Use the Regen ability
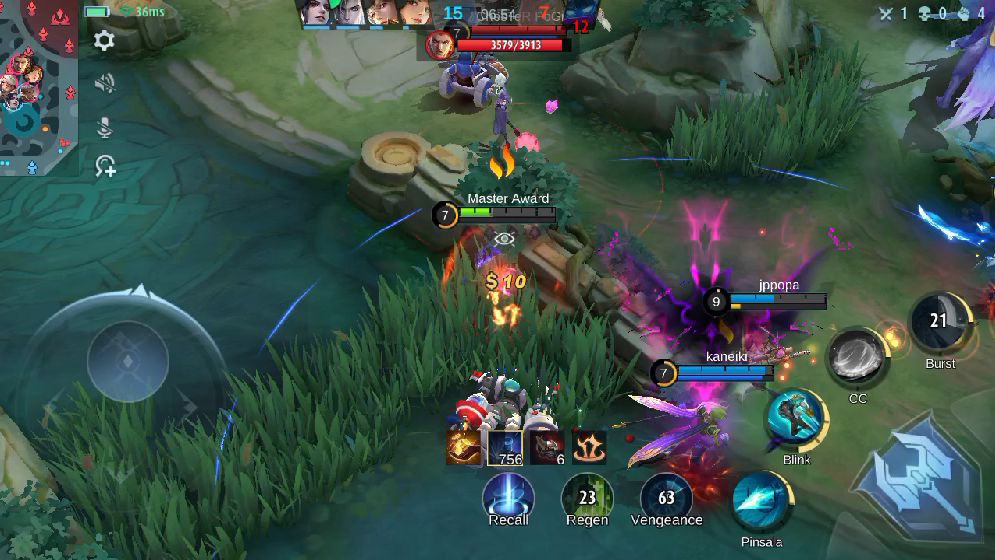995x560 pixels. 587,495
